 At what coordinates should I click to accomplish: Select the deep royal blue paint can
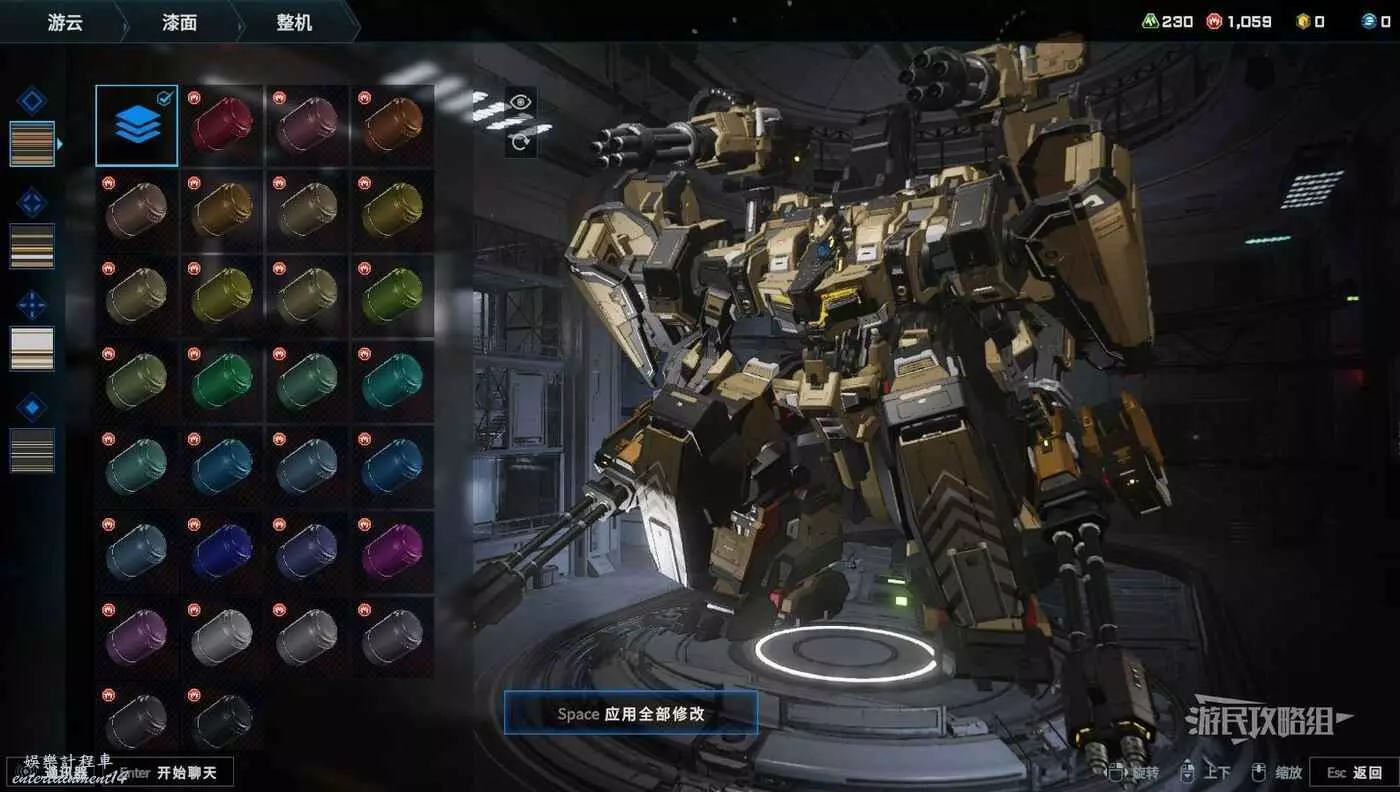[x=222, y=551]
